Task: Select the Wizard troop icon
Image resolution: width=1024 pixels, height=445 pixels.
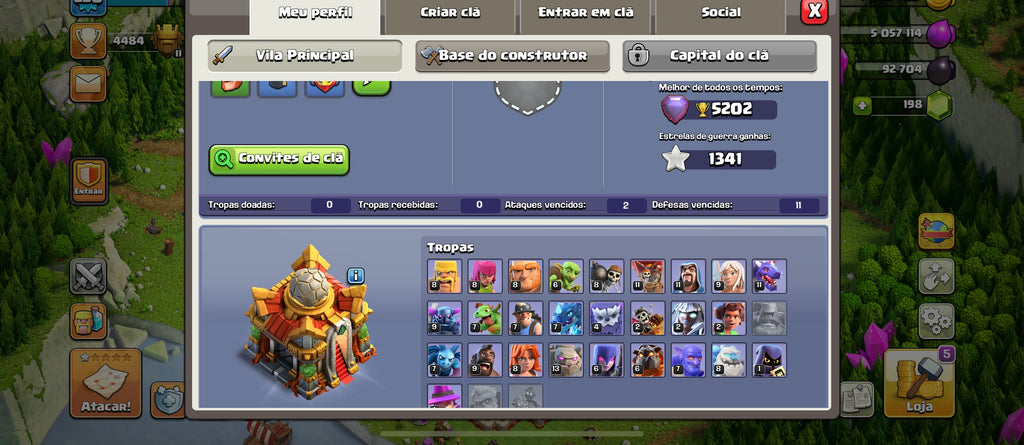Action: (x=686, y=276)
